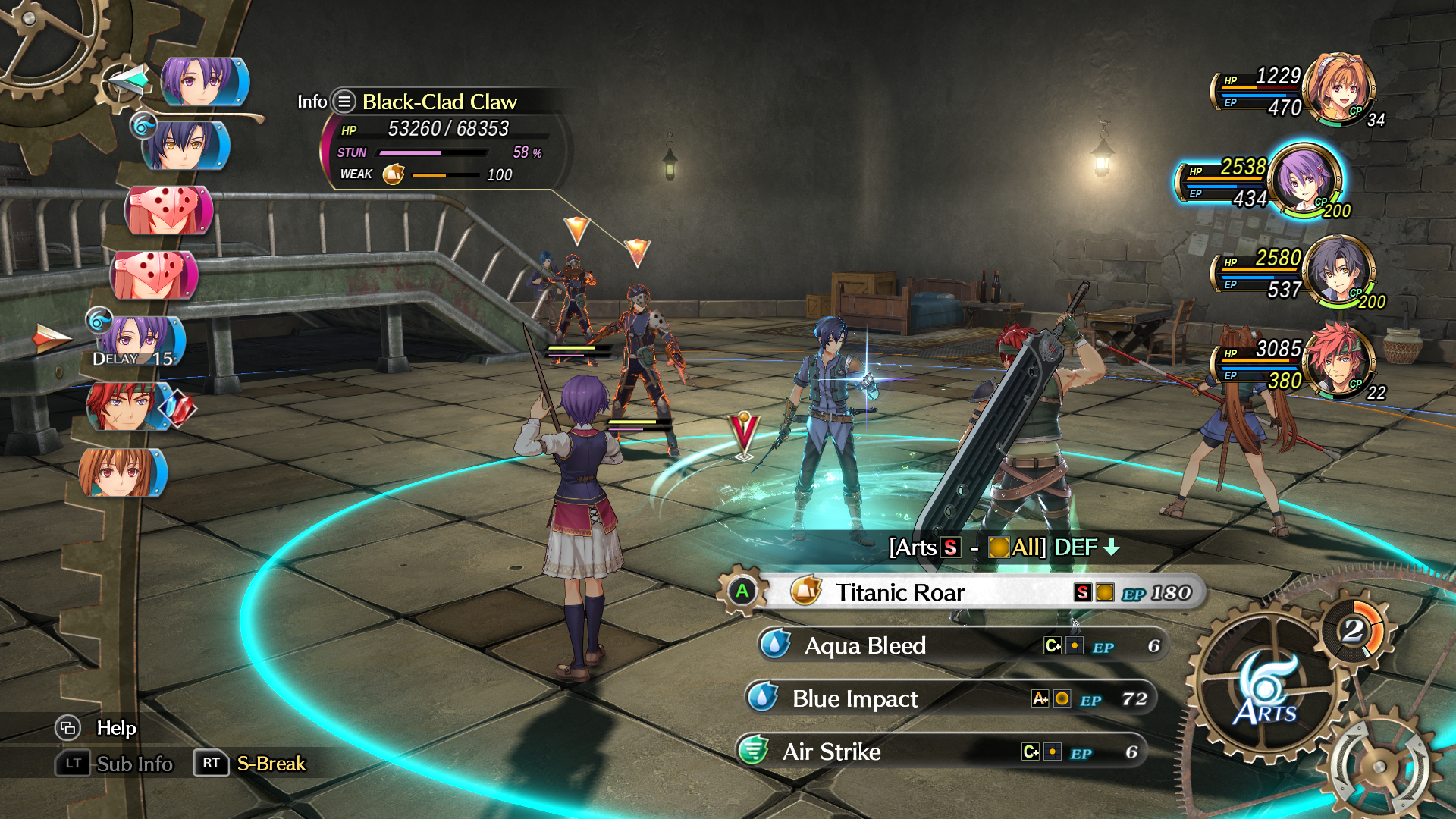Image resolution: width=1456 pixels, height=819 pixels.
Task: Click the top turn-order portrait
Action: (x=203, y=81)
